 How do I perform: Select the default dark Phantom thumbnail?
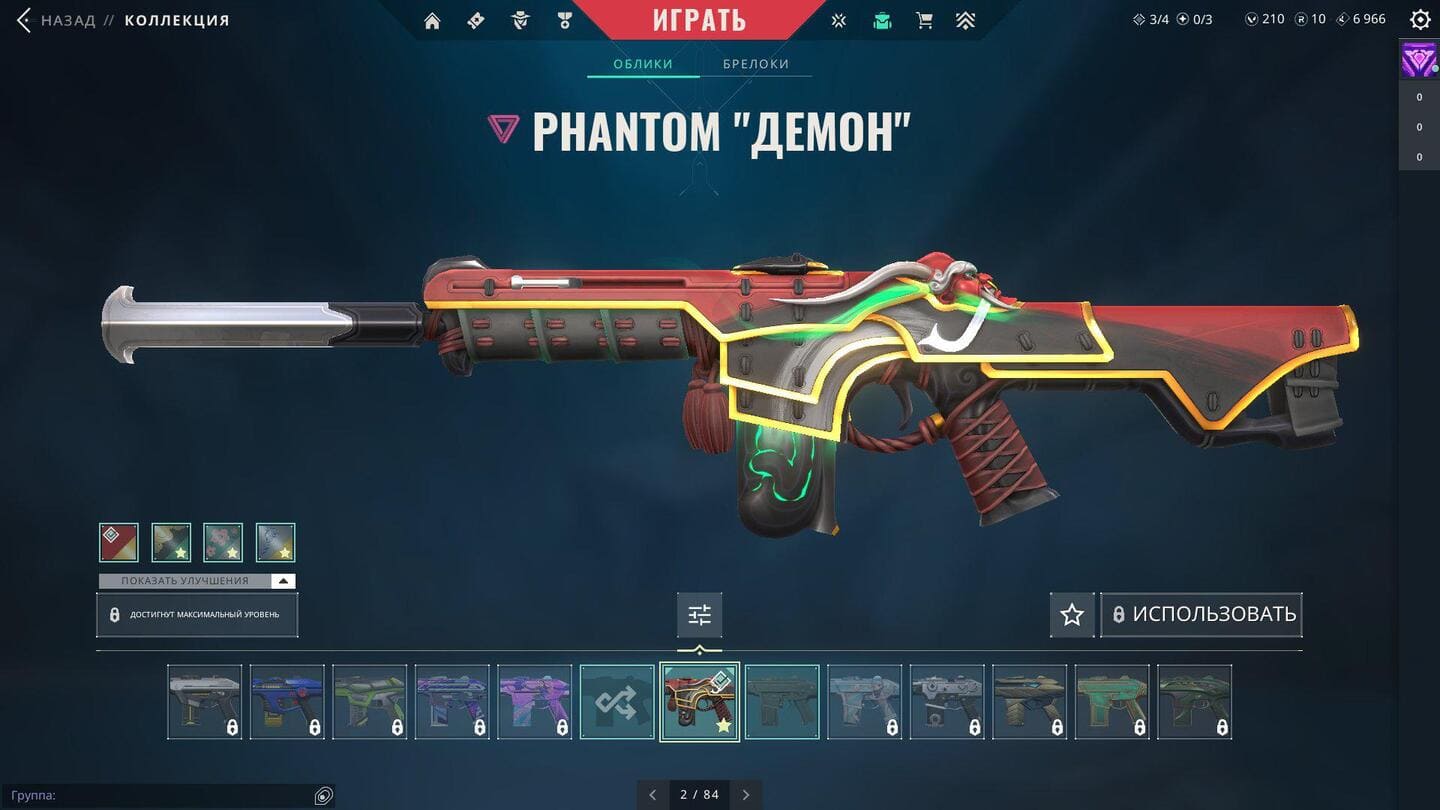click(782, 702)
